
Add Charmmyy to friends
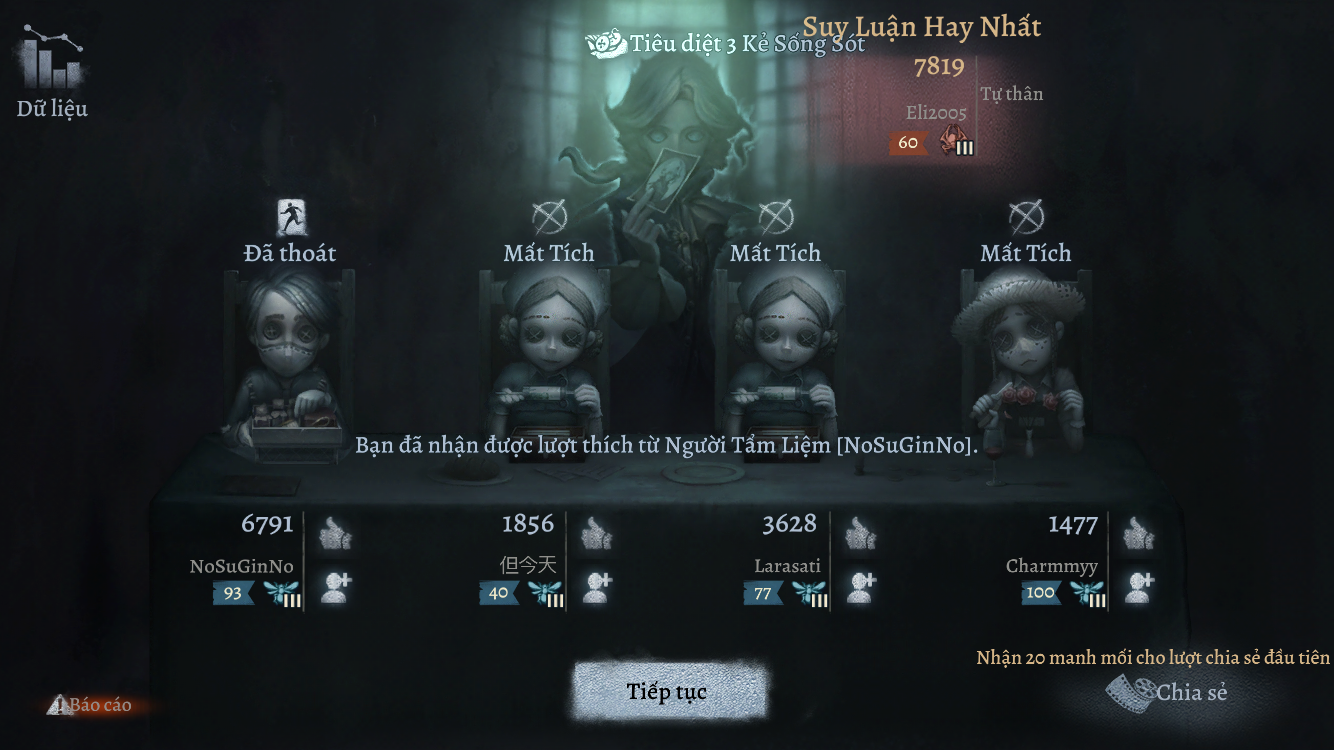click(1137, 587)
